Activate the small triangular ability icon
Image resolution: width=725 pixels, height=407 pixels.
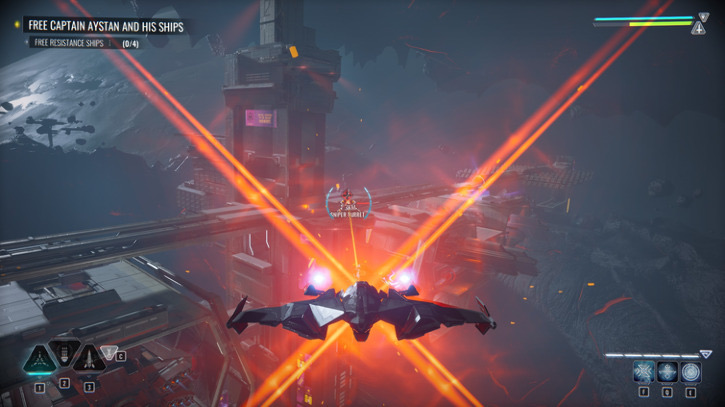[109, 352]
